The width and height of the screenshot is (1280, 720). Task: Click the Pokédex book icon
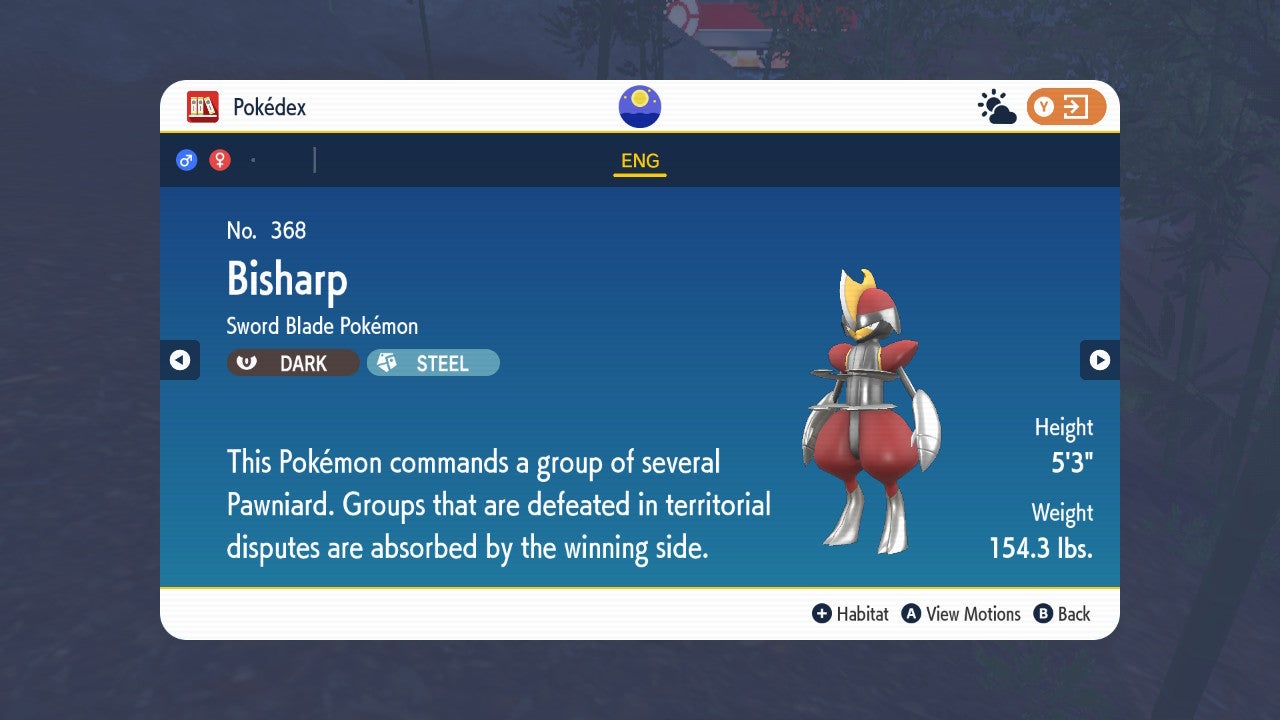tap(204, 106)
